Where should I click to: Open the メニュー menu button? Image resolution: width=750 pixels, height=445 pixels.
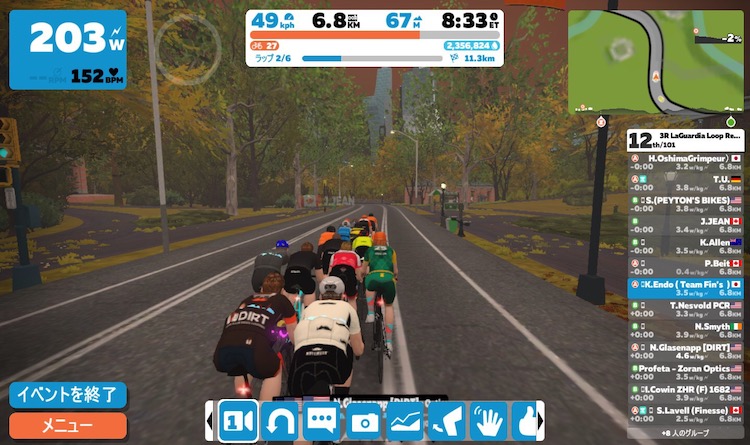(68, 425)
